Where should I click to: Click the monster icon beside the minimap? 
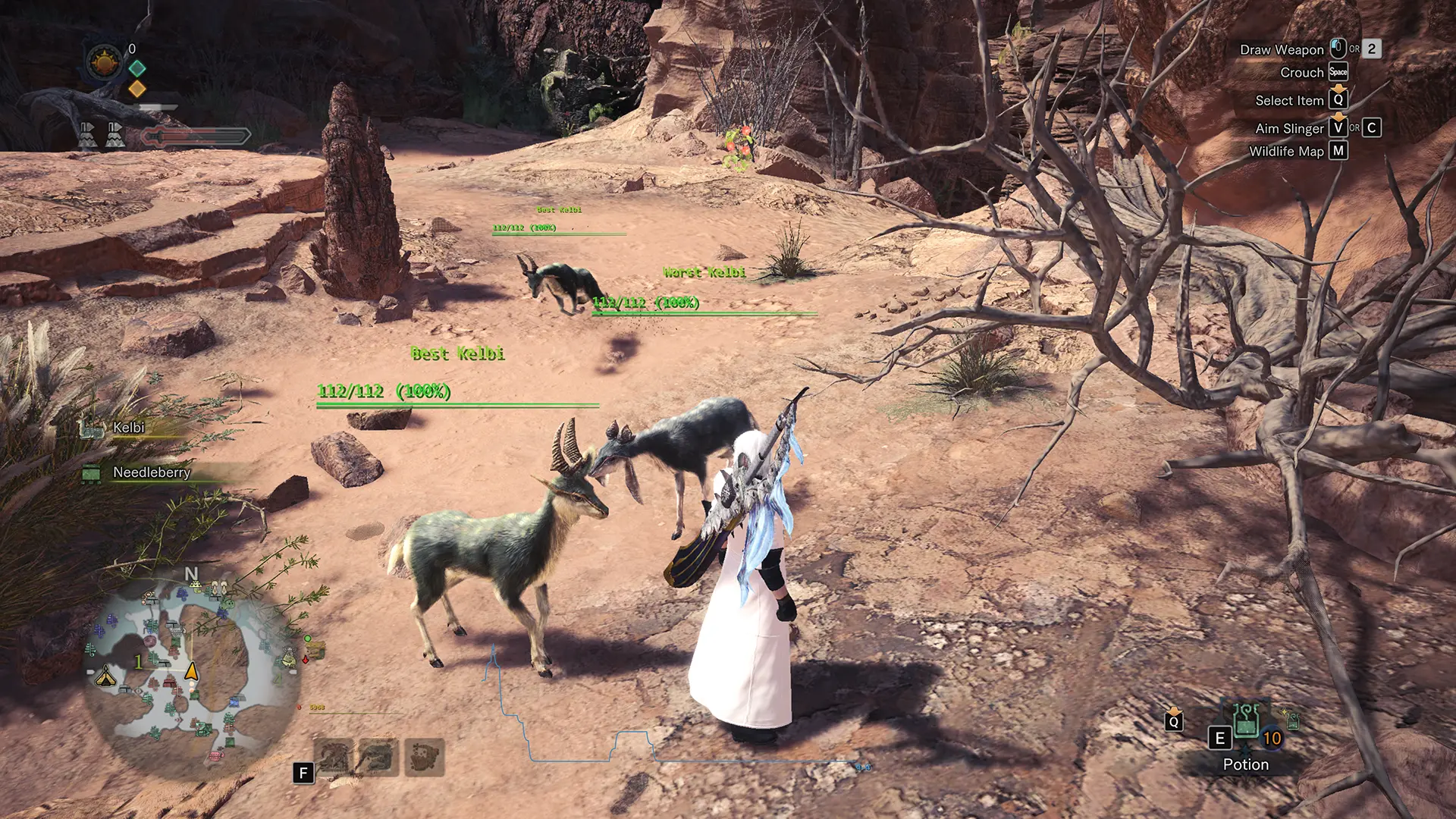click(x=315, y=649)
